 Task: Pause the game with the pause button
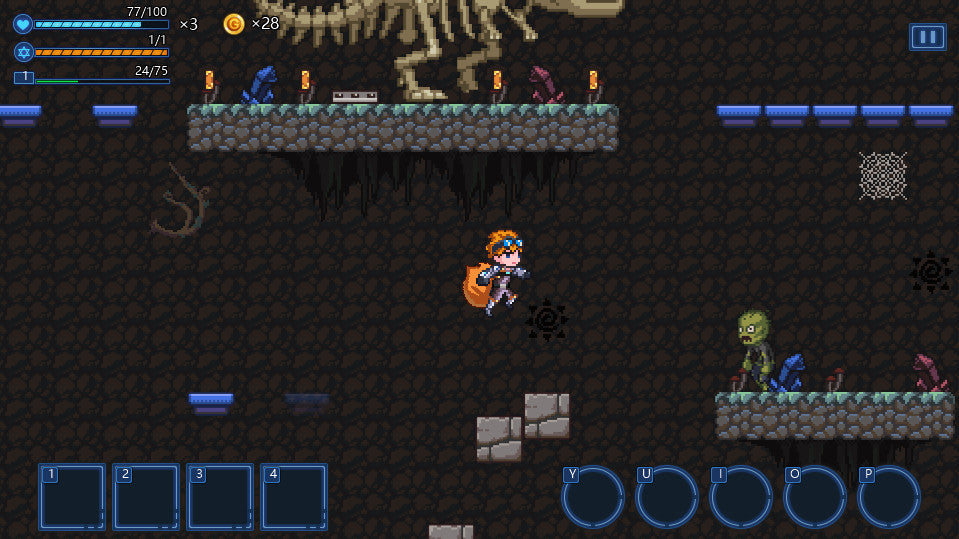(x=927, y=37)
